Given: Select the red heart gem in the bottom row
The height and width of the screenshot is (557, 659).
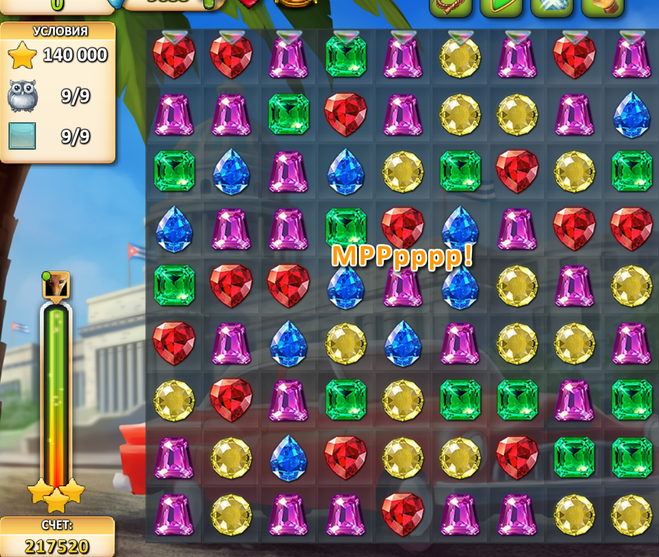Looking at the screenshot, I should tap(403, 512).
